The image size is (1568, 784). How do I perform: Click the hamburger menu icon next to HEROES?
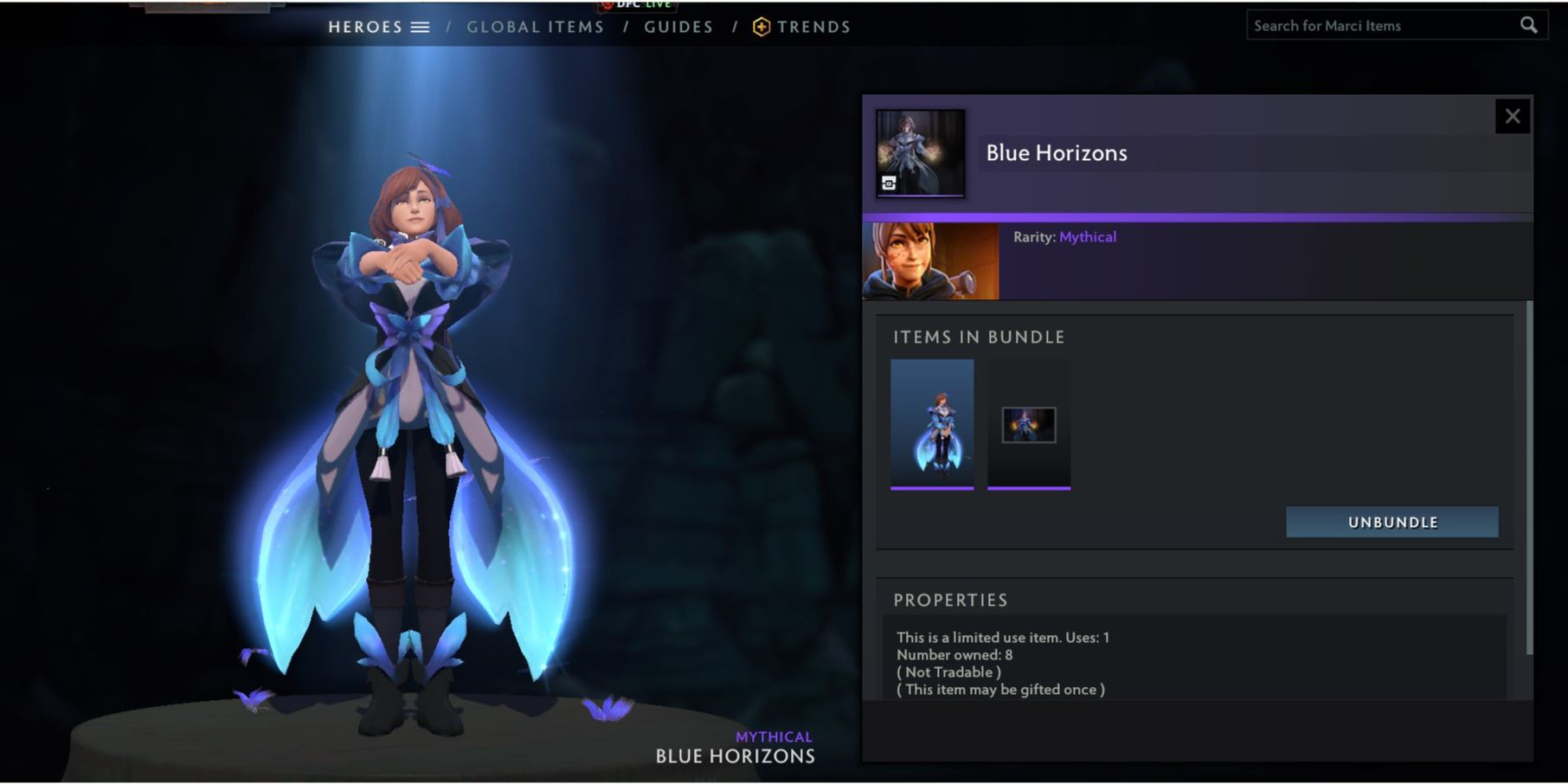pyautogui.click(x=421, y=27)
